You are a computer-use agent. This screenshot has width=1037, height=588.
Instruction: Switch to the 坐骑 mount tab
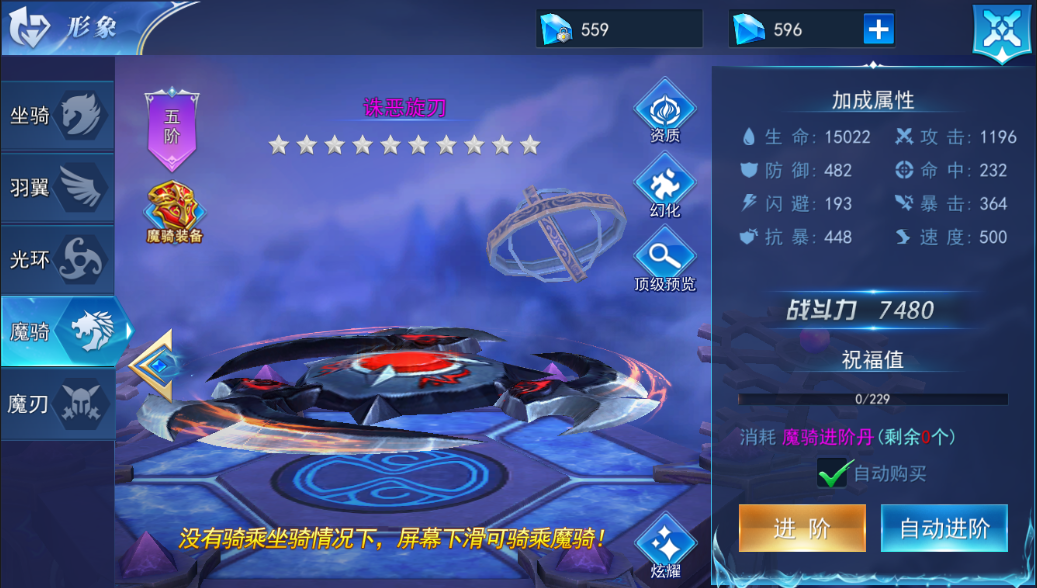click(x=58, y=116)
